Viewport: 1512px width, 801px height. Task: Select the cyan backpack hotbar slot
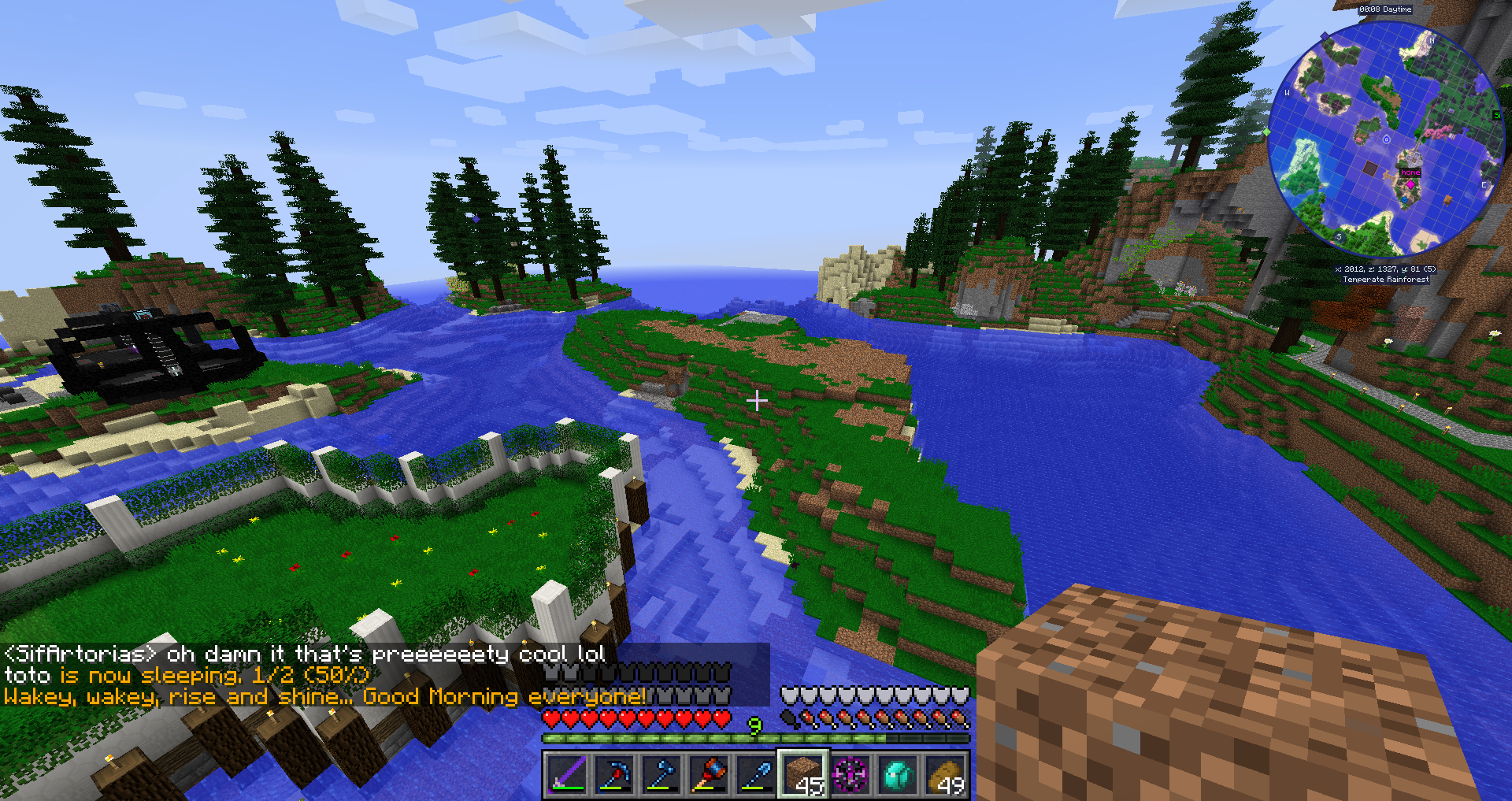pos(898,775)
